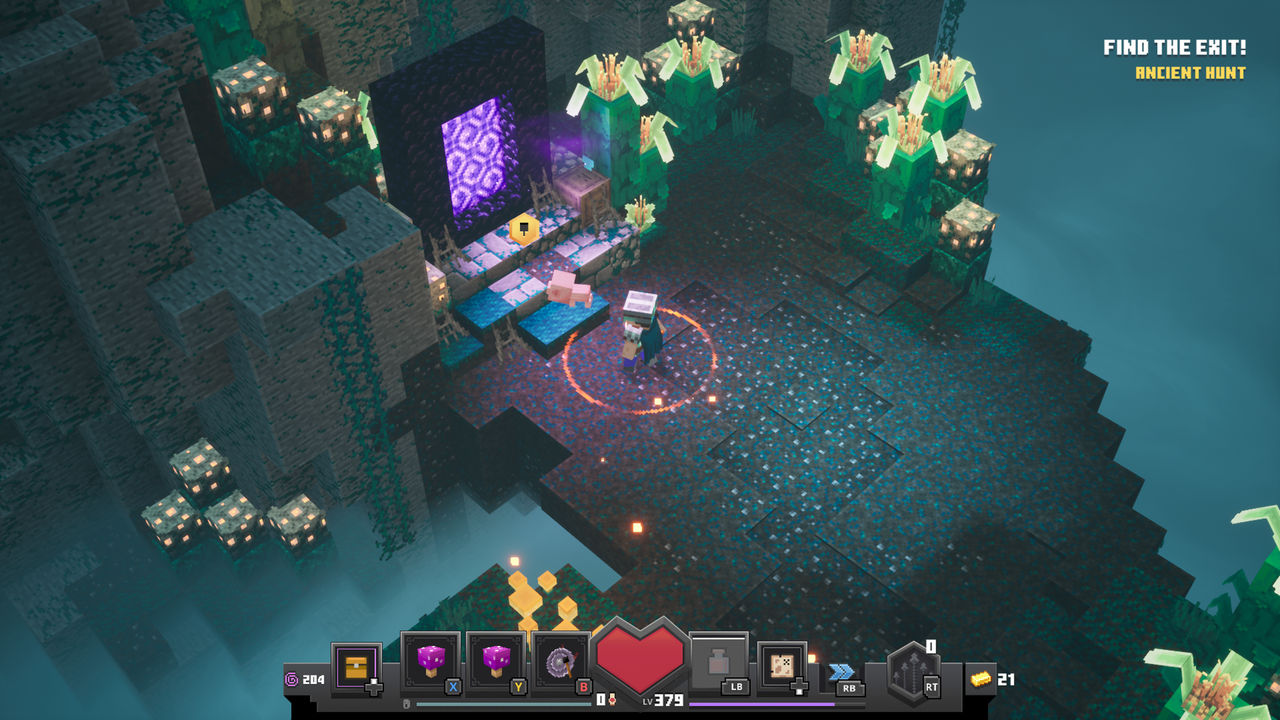Activate the spinning blade artifact
This screenshot has width=1280, height=720.
click(x=561, y=662)
